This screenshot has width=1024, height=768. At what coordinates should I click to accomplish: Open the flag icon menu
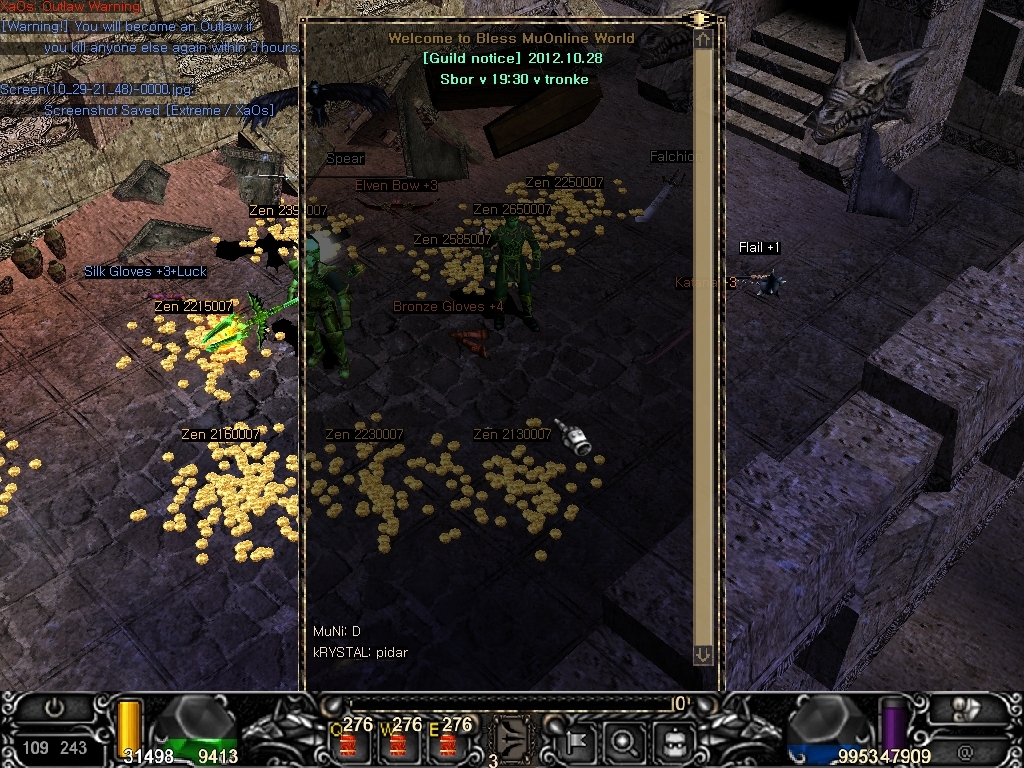(577, 742)
